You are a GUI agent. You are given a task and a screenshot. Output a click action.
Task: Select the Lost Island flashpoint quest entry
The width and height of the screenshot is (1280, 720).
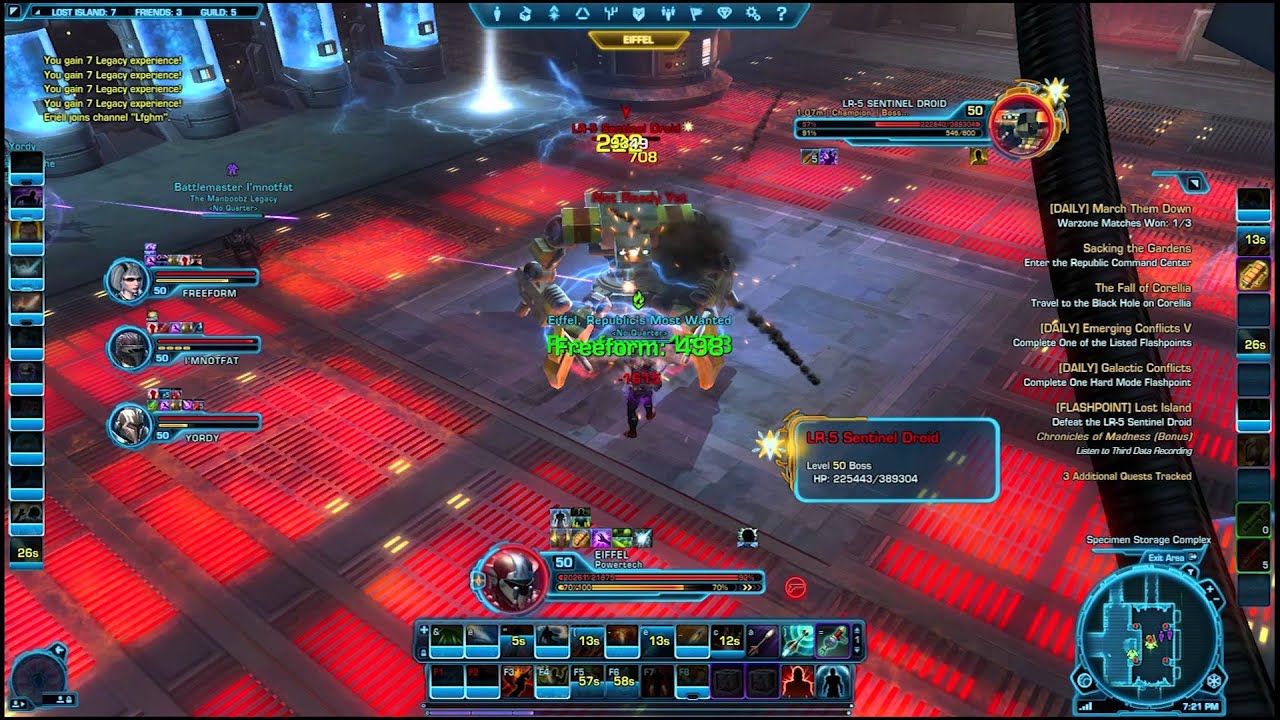[x=1123, y=408]
